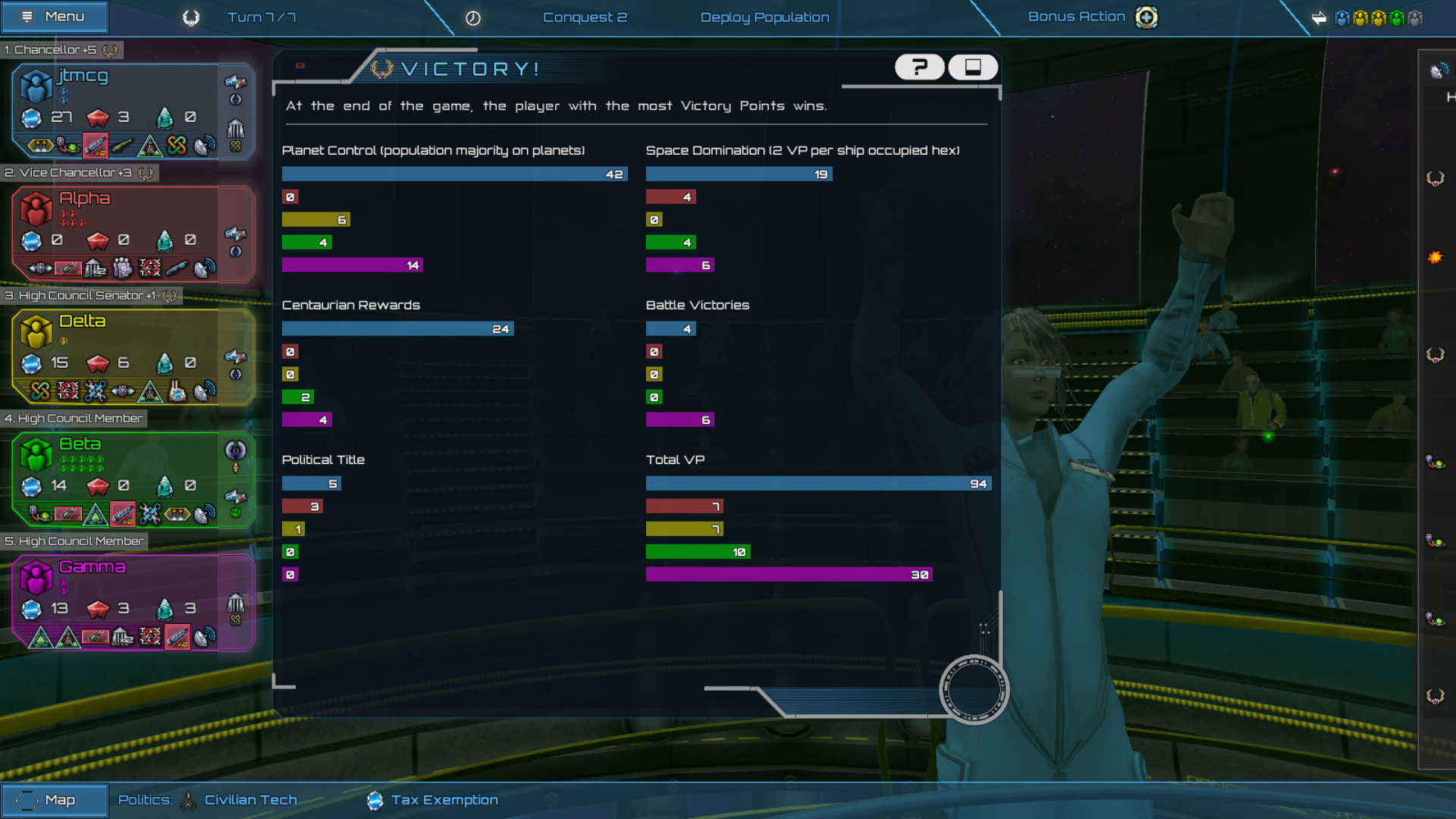Open the Menu in the top-left corner

pos(54,17)
